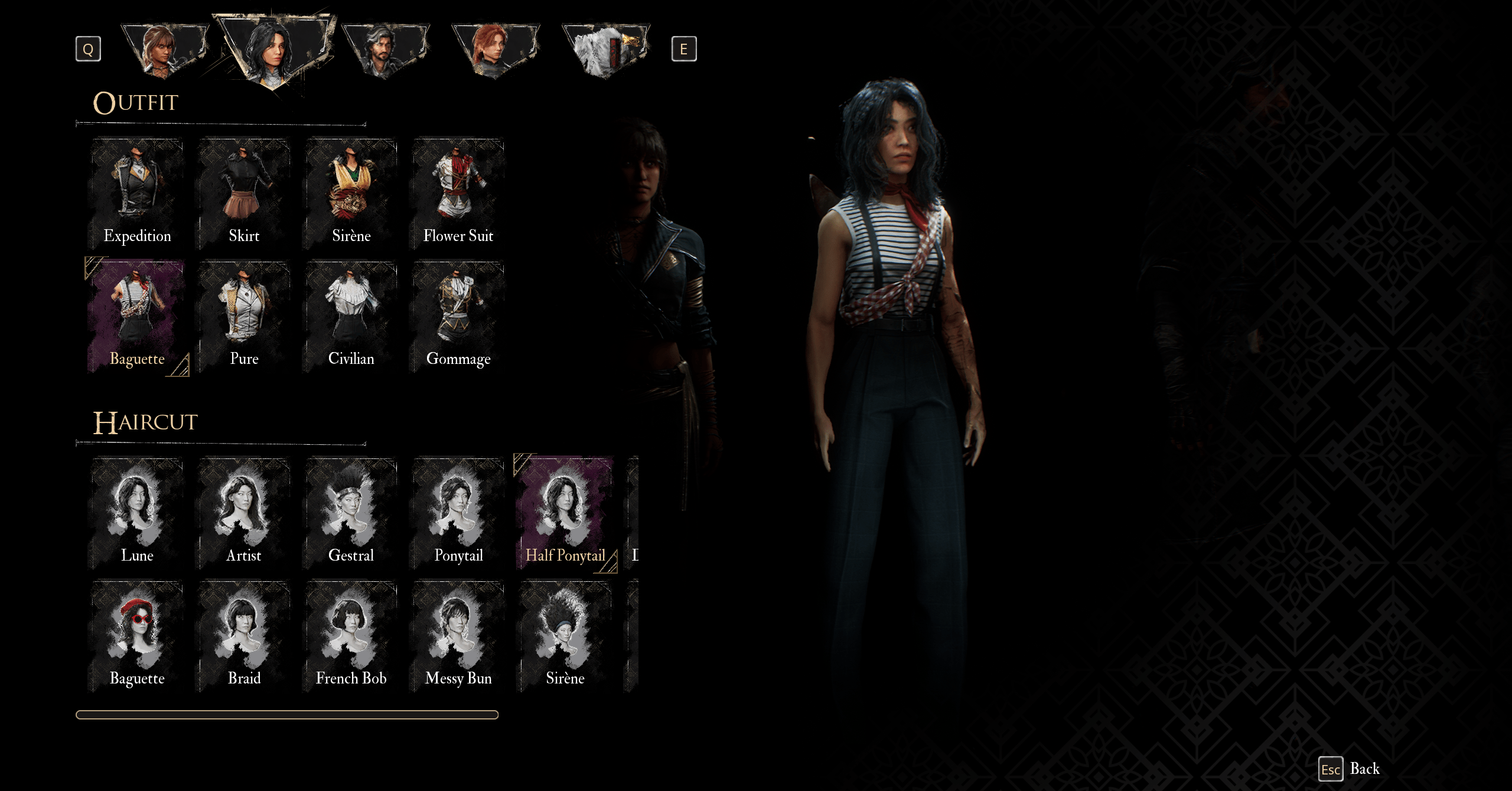Pick the Ponytail haircut
This screenshot has height=791, width=1512.
coord(458,513)
